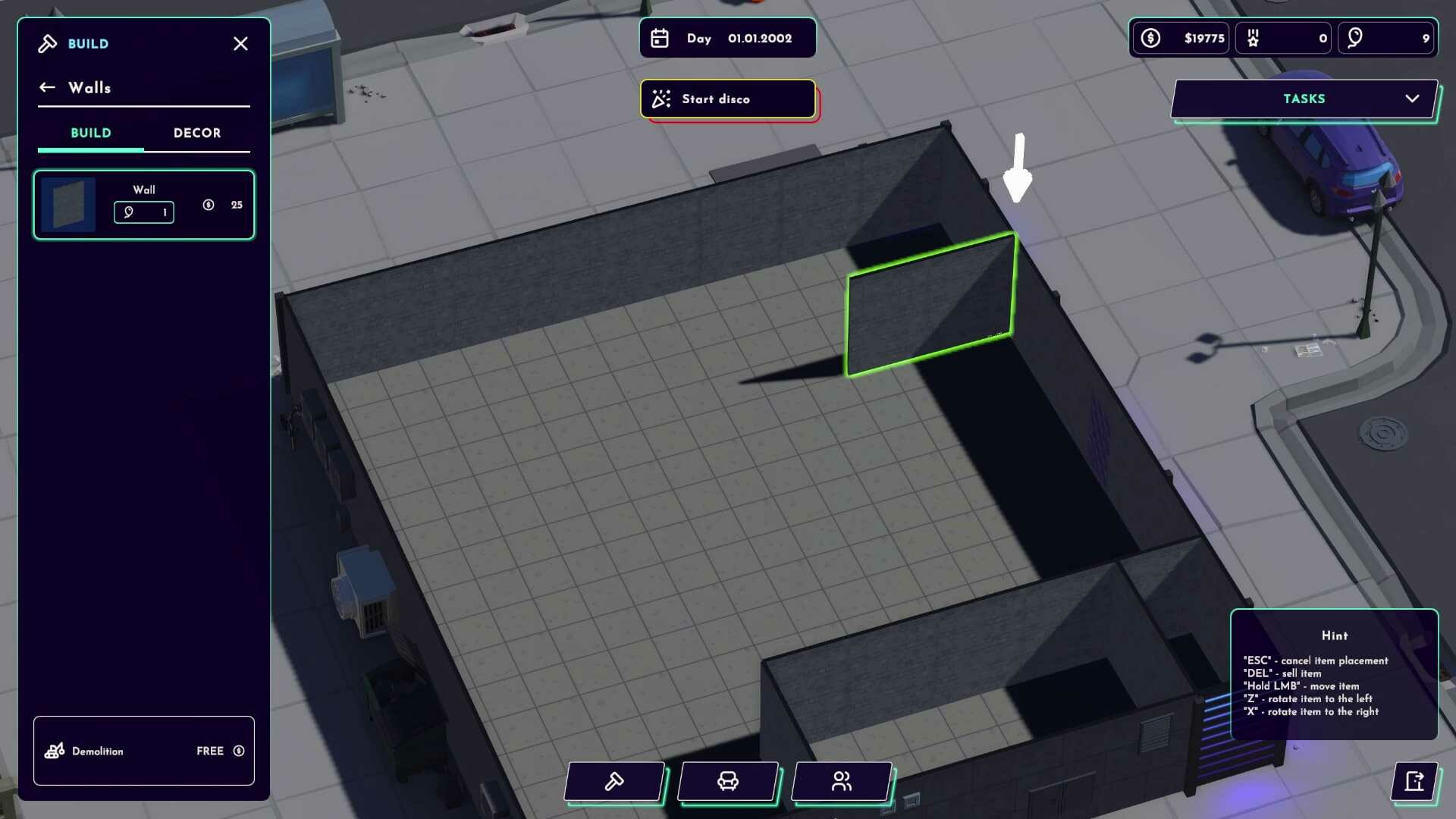Open the Build tab

click(x=90, y=133)
